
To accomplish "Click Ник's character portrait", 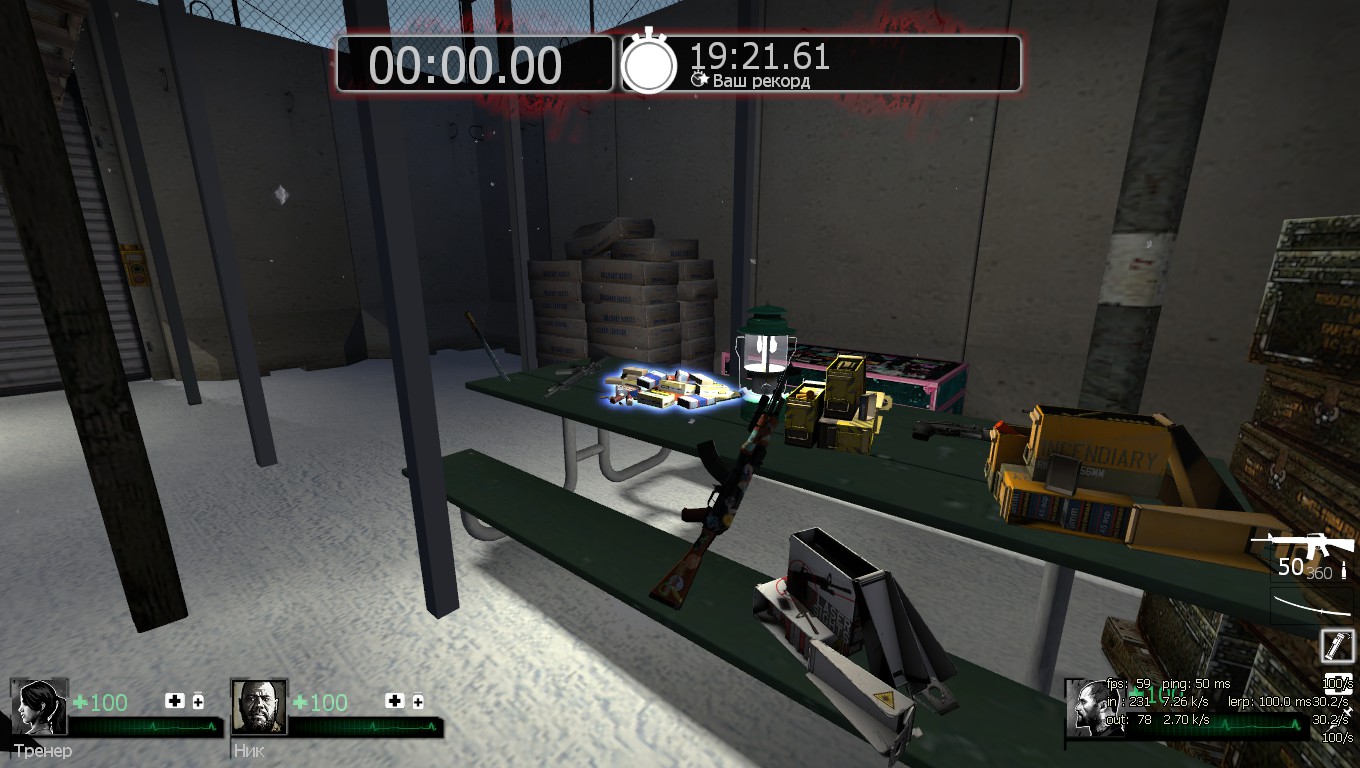I will [259, 707].
